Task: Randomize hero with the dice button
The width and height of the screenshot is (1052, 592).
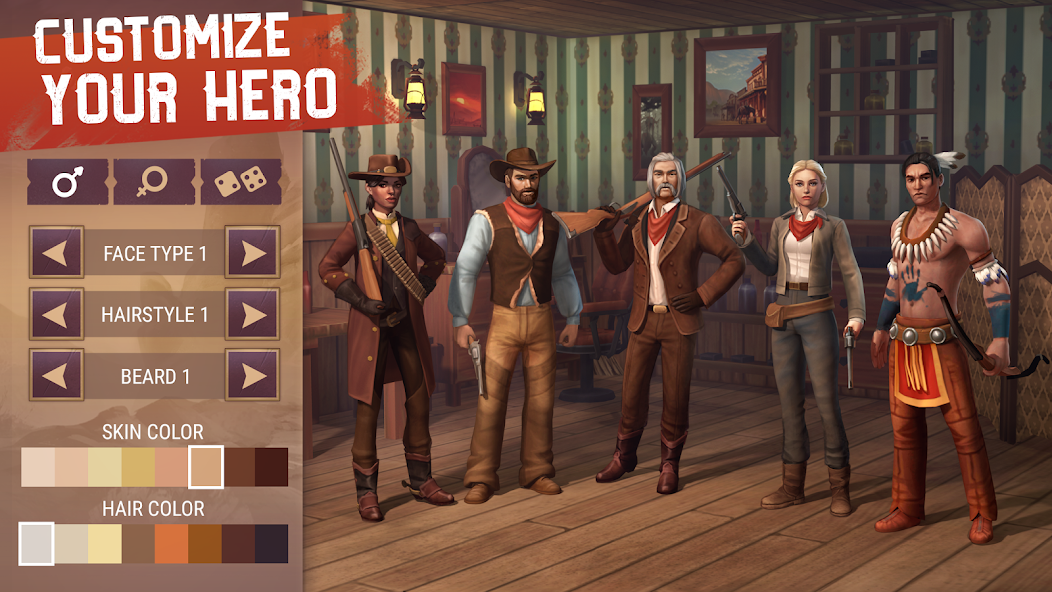Action: pos(240,181)
